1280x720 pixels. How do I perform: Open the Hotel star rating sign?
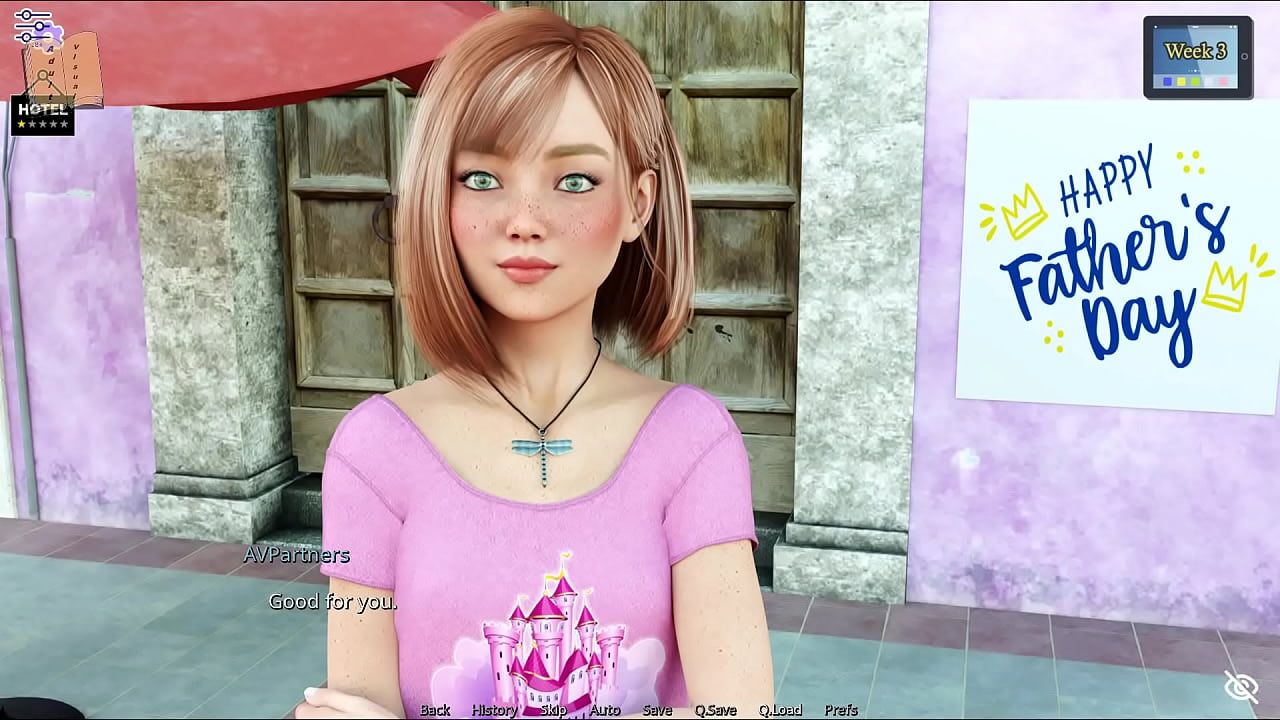click(42, 116)
